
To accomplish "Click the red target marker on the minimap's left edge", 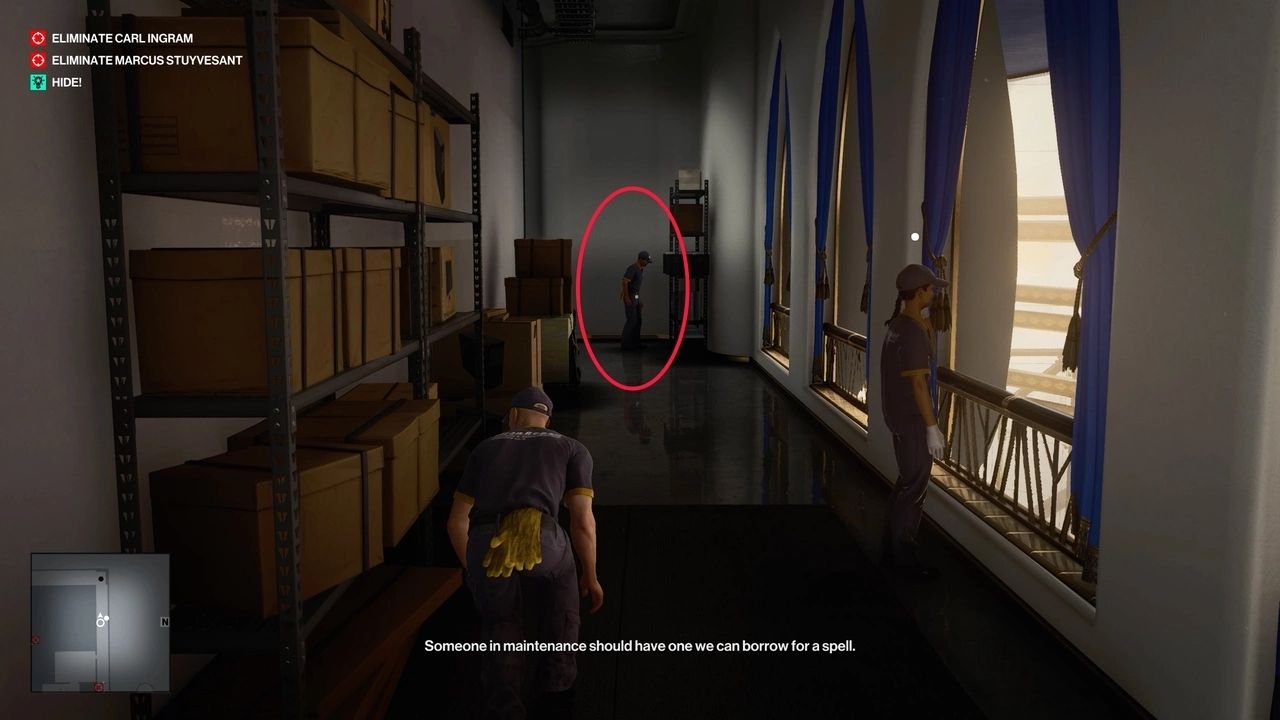I will 34,639.
